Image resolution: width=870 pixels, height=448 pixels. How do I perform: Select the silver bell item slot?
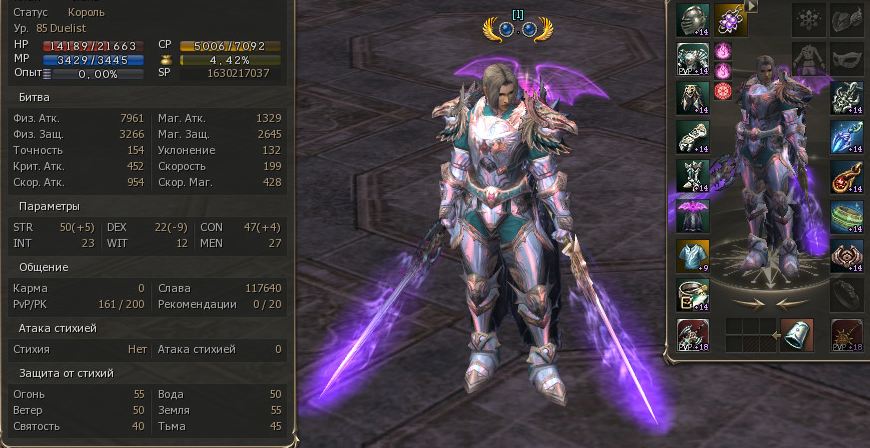(796, 334)
